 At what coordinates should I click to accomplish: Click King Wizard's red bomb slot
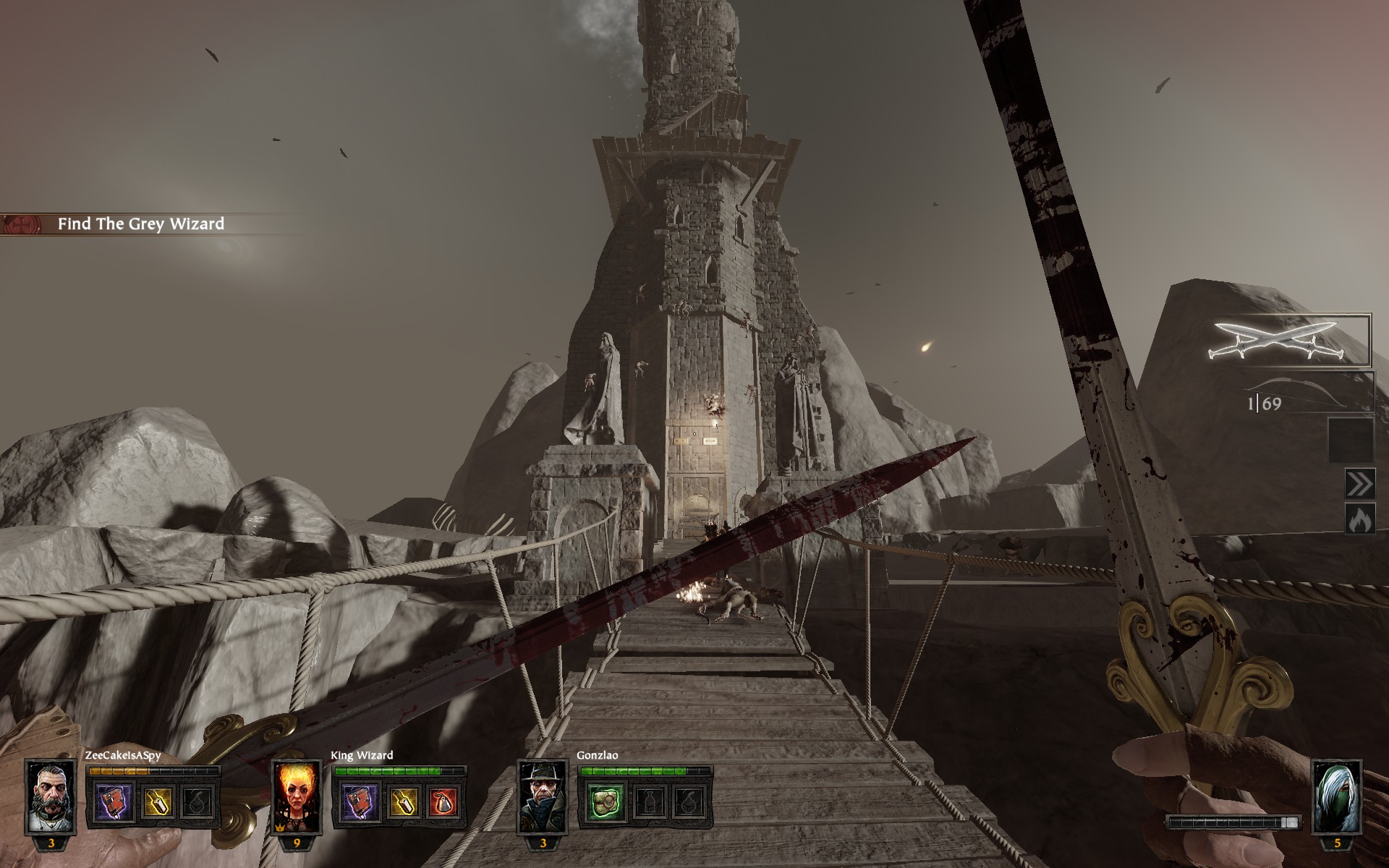coord(444,802)
